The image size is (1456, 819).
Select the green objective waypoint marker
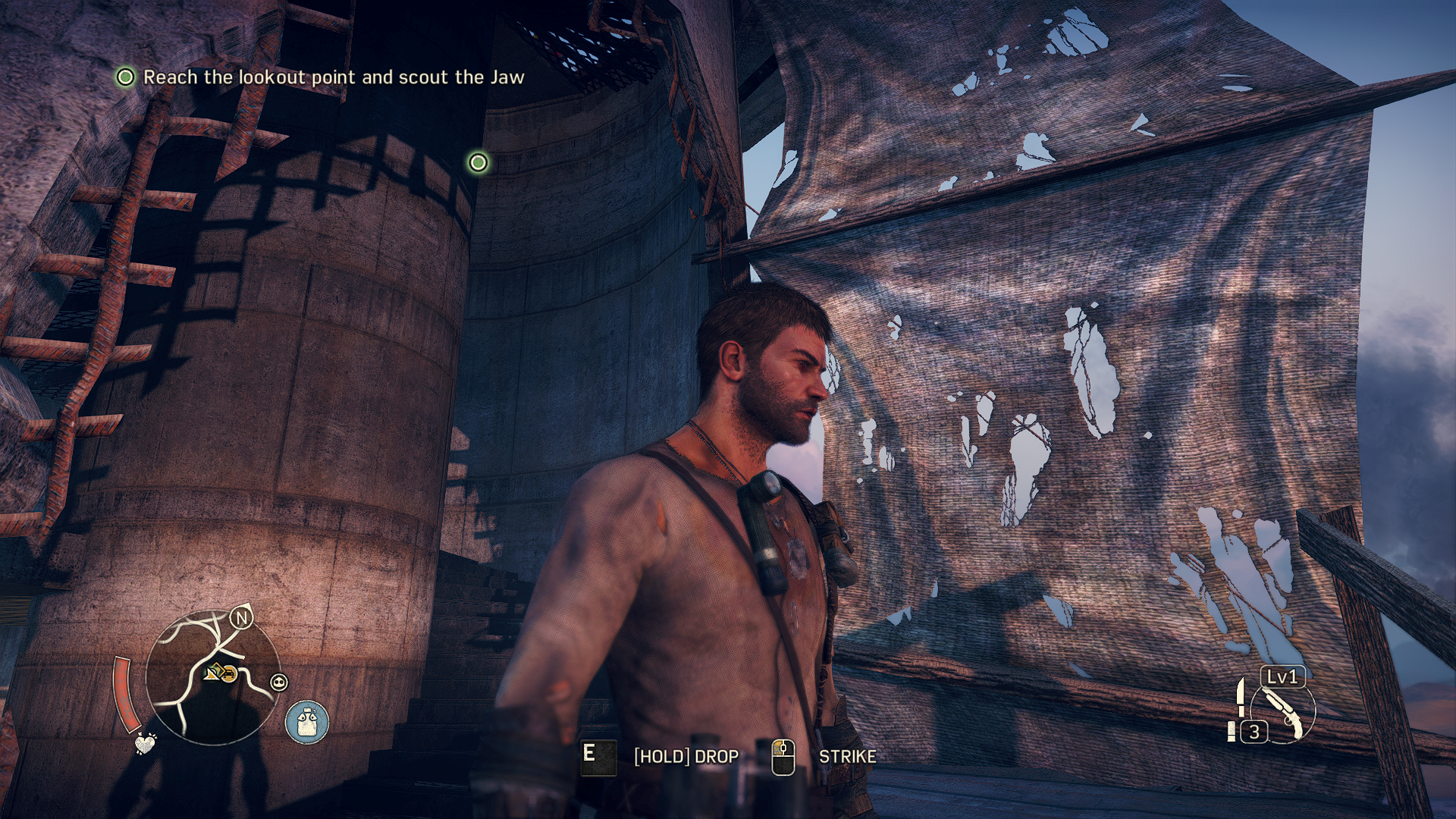pyautogui.click(x=479, y=162)
